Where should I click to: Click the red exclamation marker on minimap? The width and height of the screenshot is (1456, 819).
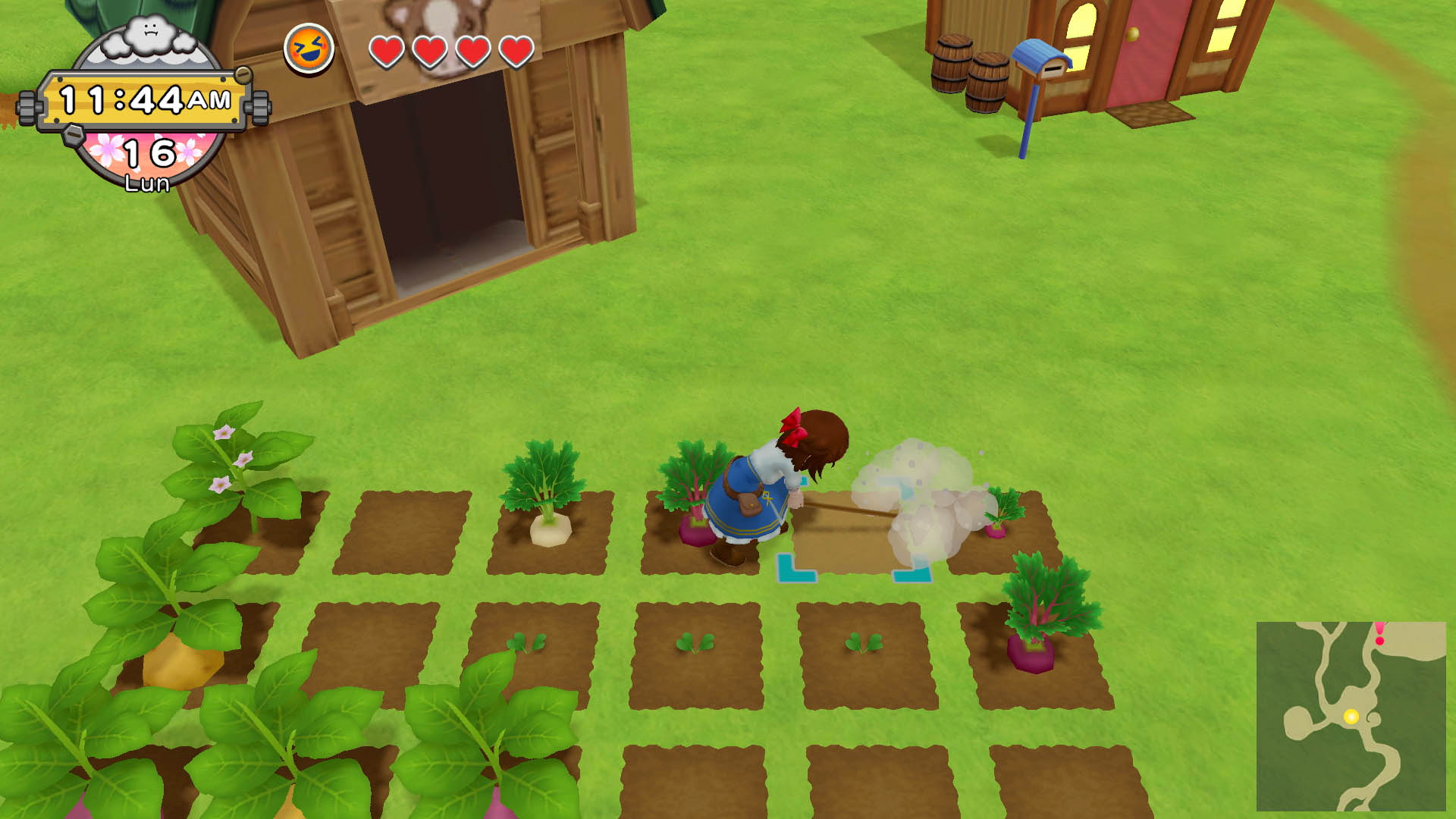1379,633
